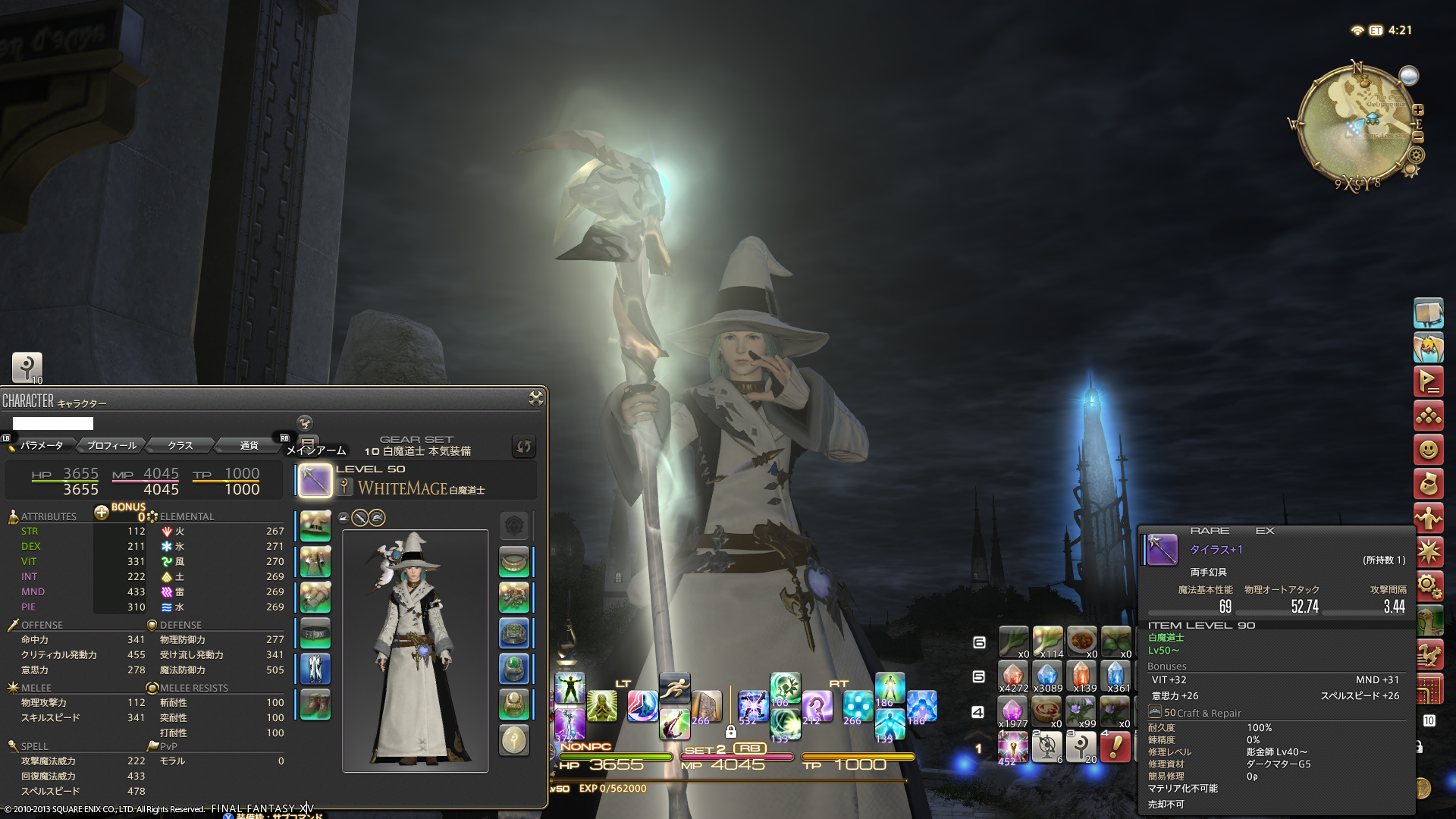Select the equipped boots slot
Screen dimensions: 1456x819
coord(315,704)
